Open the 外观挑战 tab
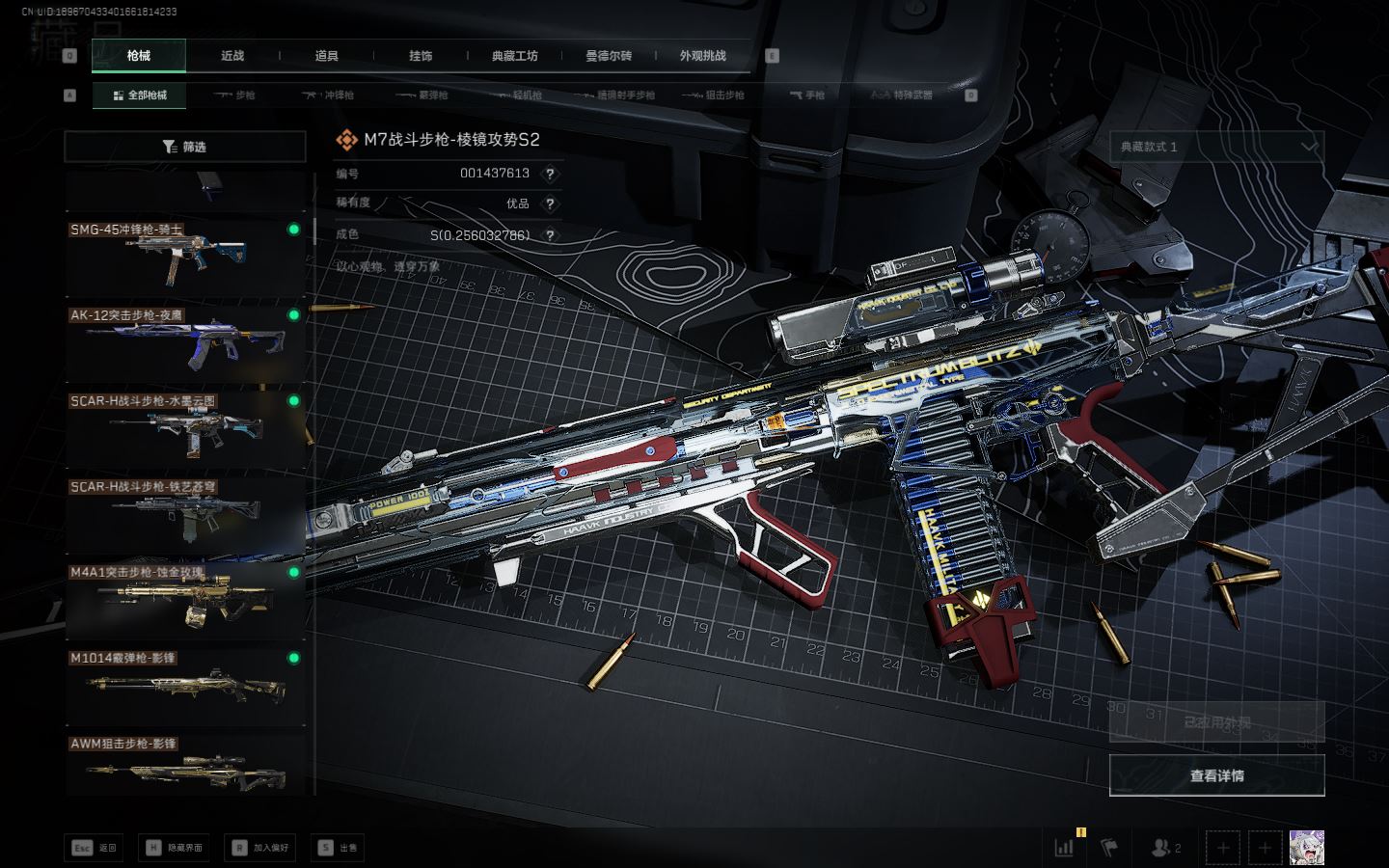This screenshot has width=1389, height=868. (702, 56)
